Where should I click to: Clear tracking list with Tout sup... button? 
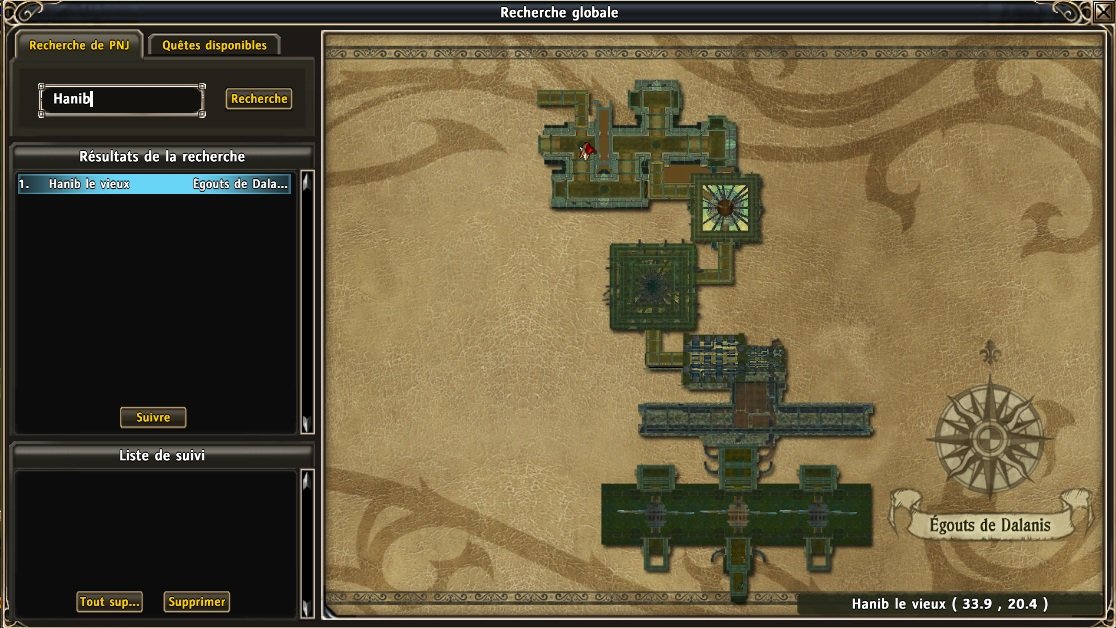click(x=110, y=602)
